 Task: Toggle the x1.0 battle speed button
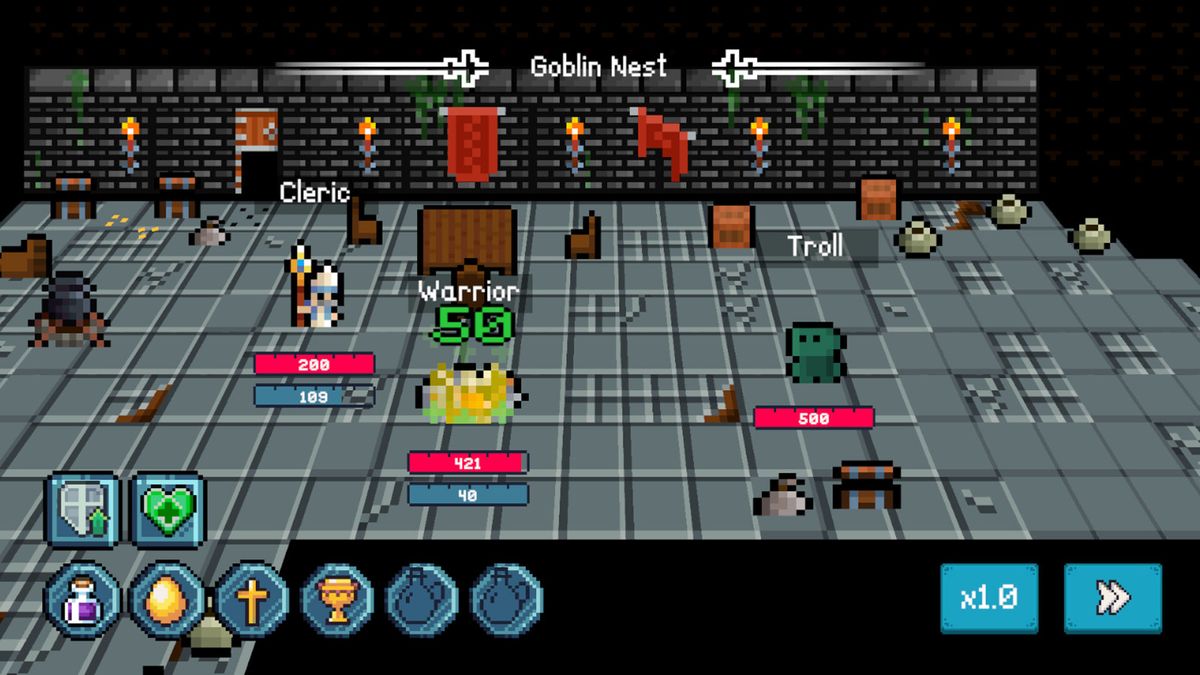[988, 598]
